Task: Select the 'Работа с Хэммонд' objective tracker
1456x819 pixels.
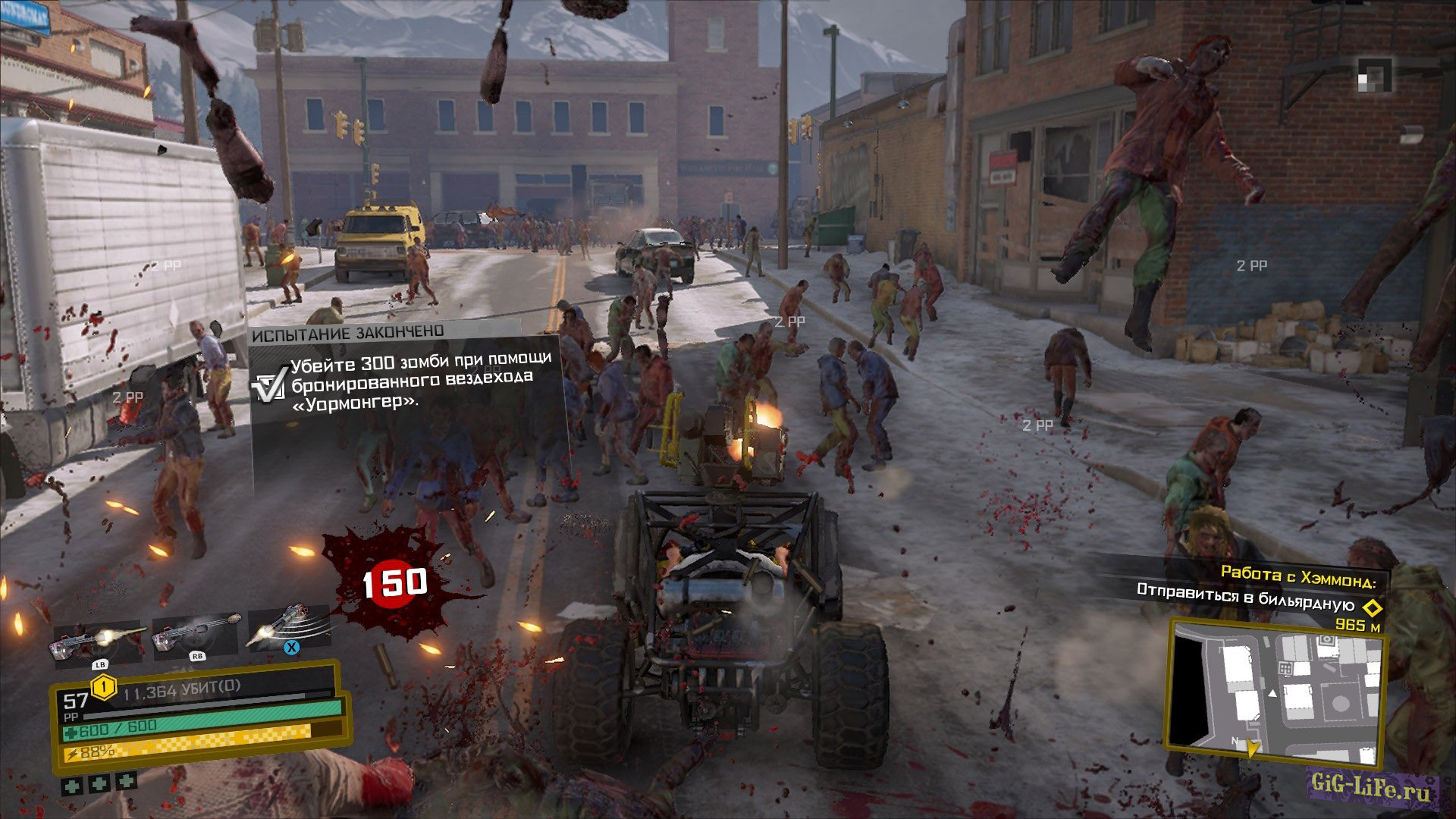Action: tap(1298, 578)
